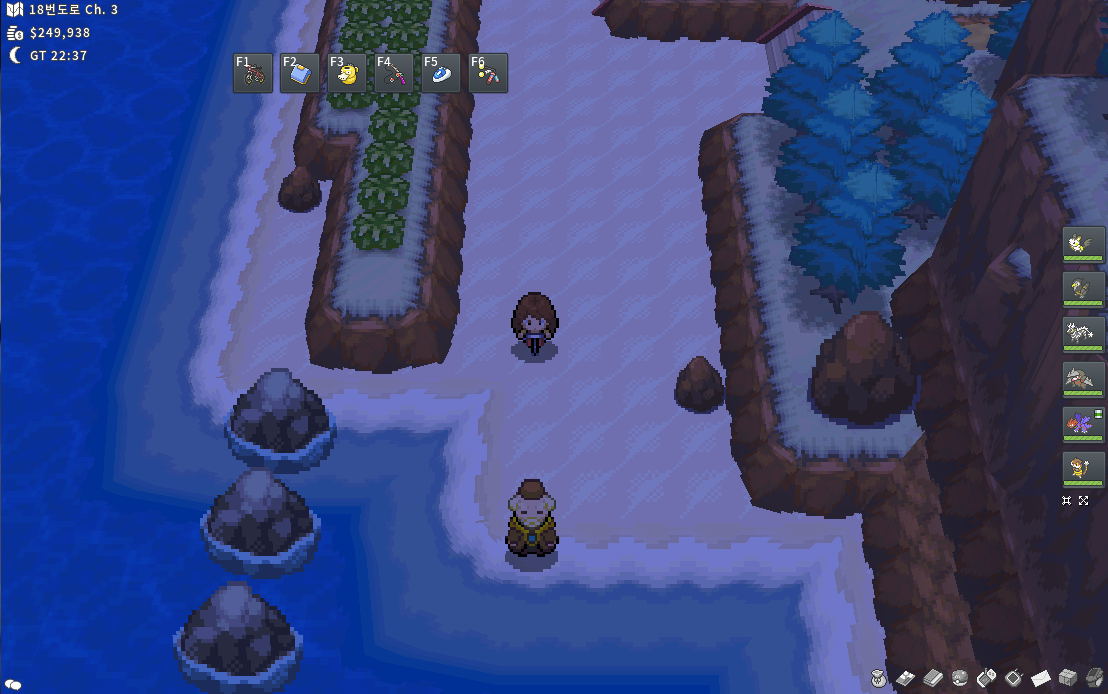Screen dimensions: 1108x694
Task: Select the blue and white item in slot F5
Action: click(x=441, y=73)
